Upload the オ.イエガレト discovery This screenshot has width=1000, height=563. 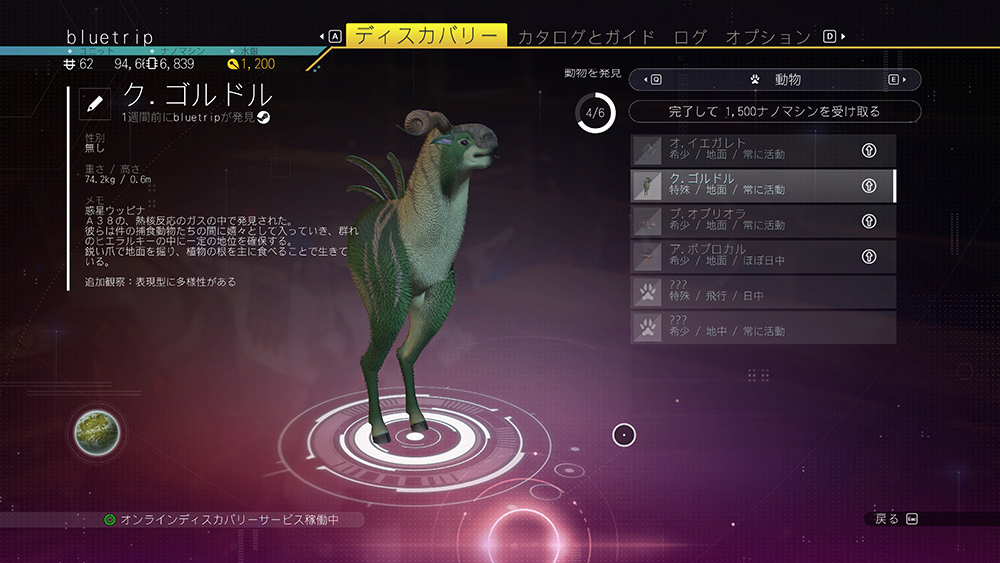[x=869, y=150]
